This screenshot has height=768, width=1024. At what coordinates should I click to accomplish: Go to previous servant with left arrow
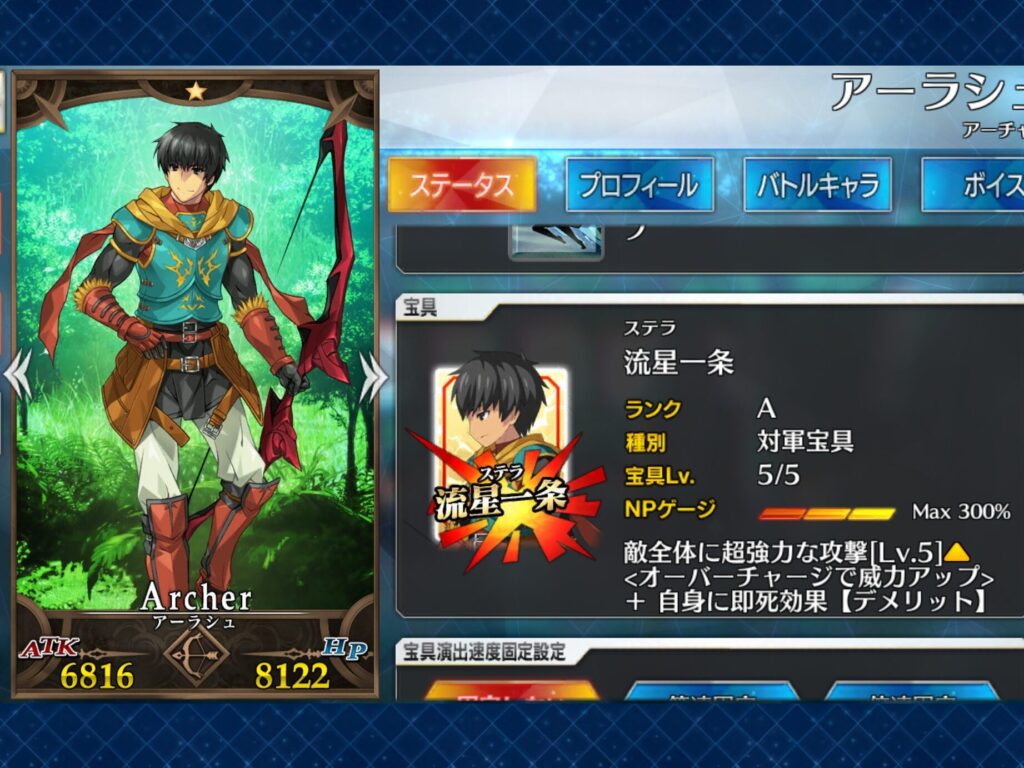point(17,373)
